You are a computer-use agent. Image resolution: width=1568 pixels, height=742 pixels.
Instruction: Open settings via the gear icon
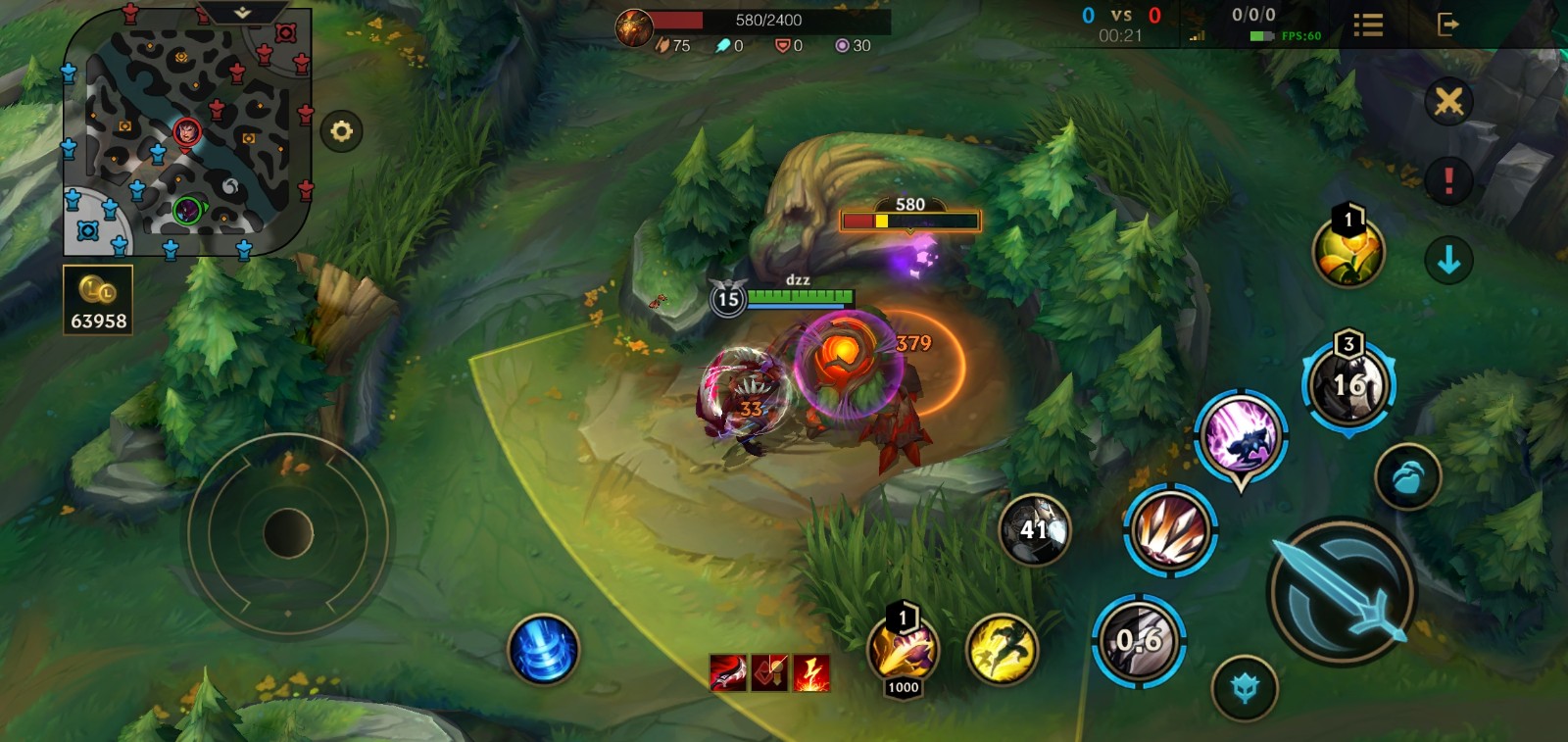[341, 131]
